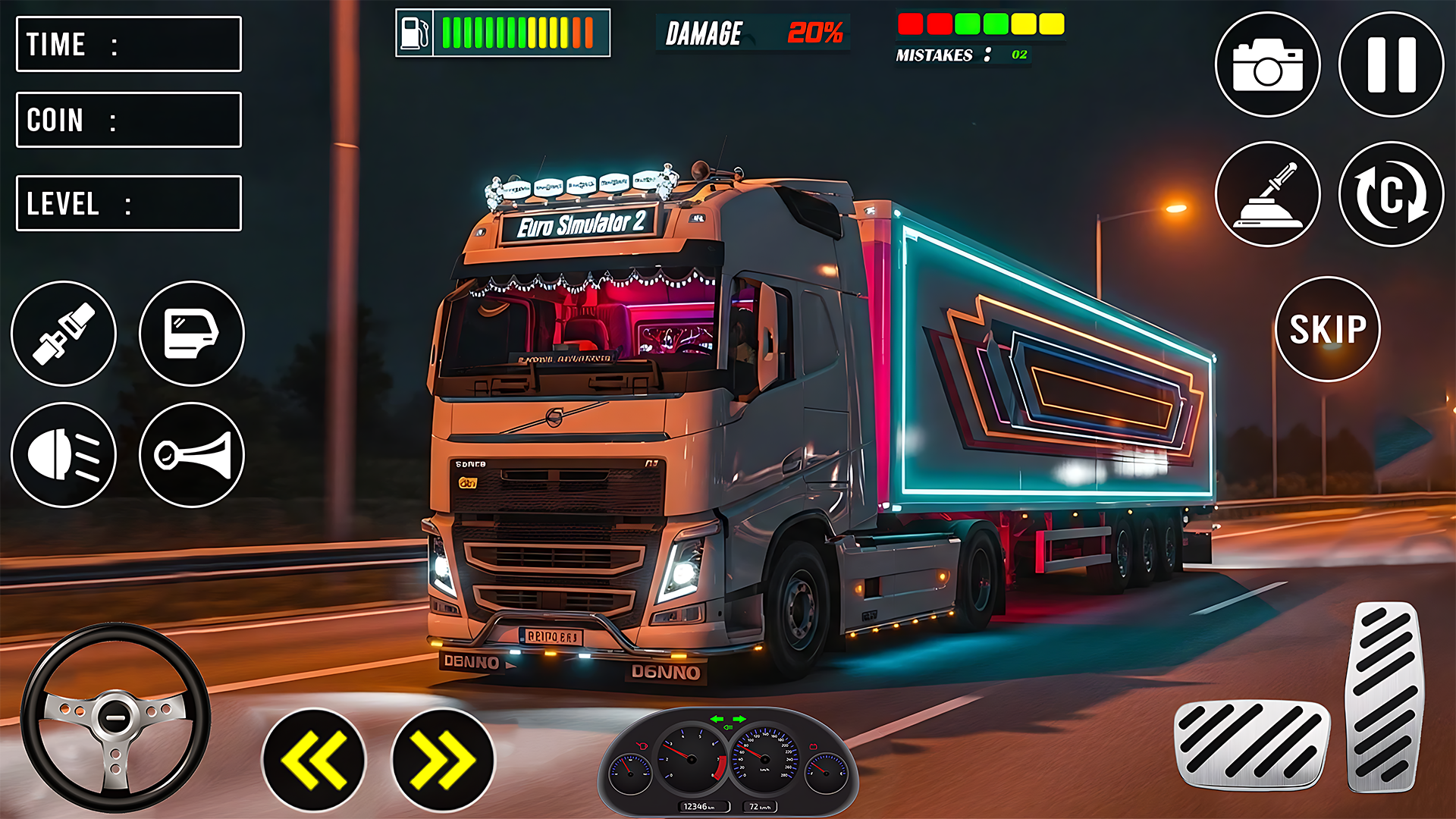Viewport: 1456px width, 819px height.
Task: Fasten the seatbelt icon
Action: coord(64,334)
